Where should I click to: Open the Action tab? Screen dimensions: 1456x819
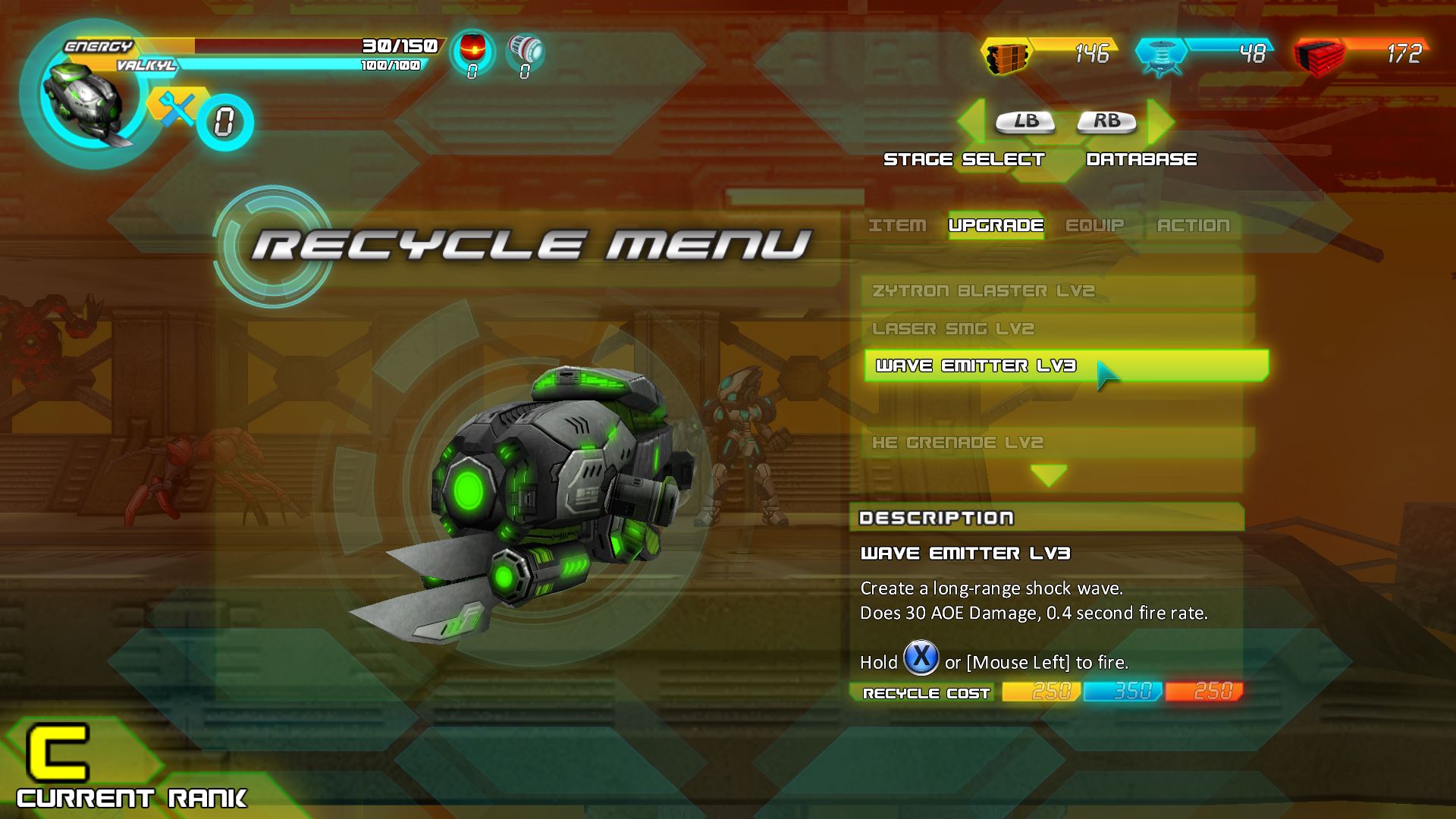[1192, 224]
